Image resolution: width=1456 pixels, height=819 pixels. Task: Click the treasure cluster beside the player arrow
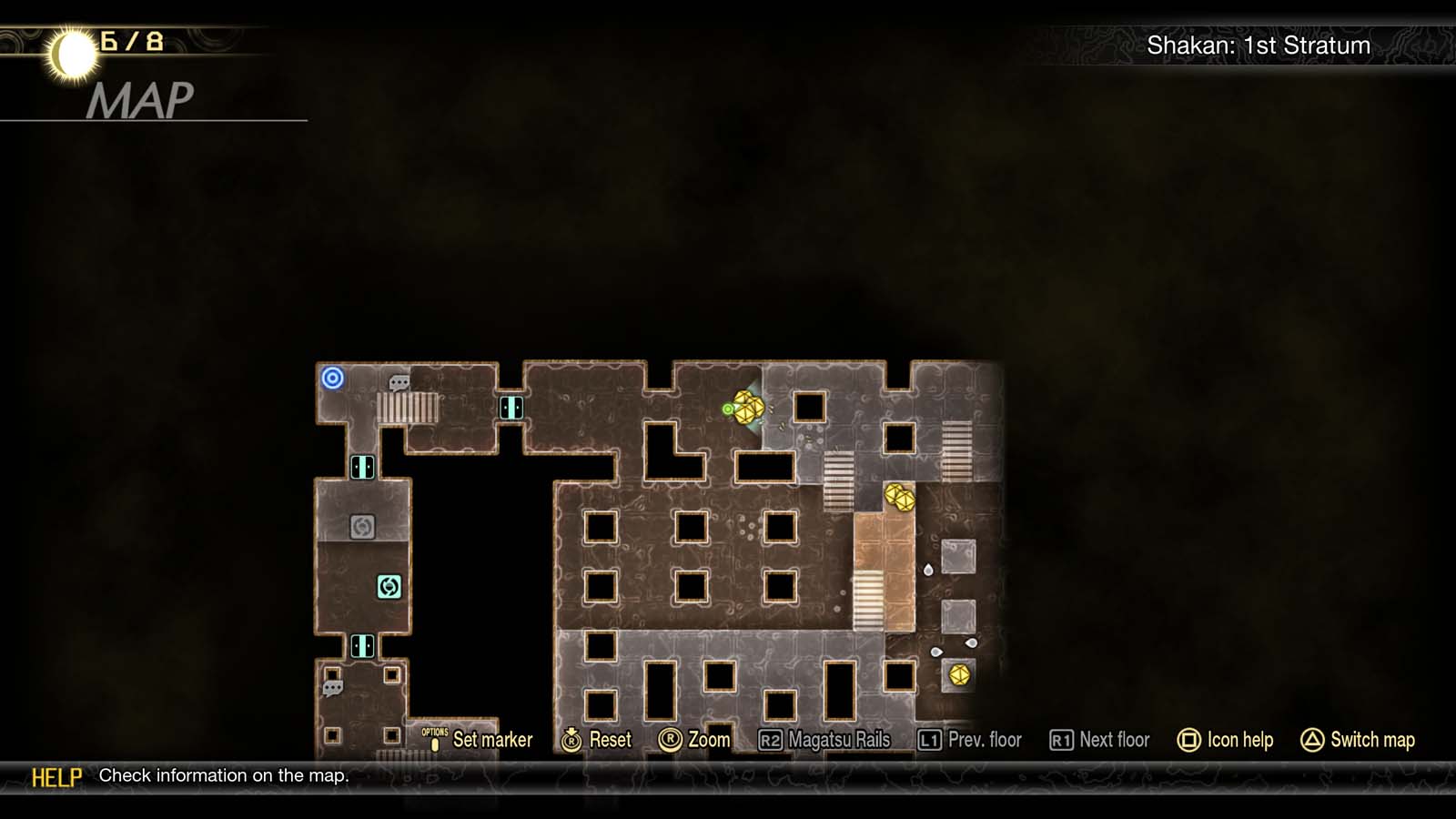point(750,408)
